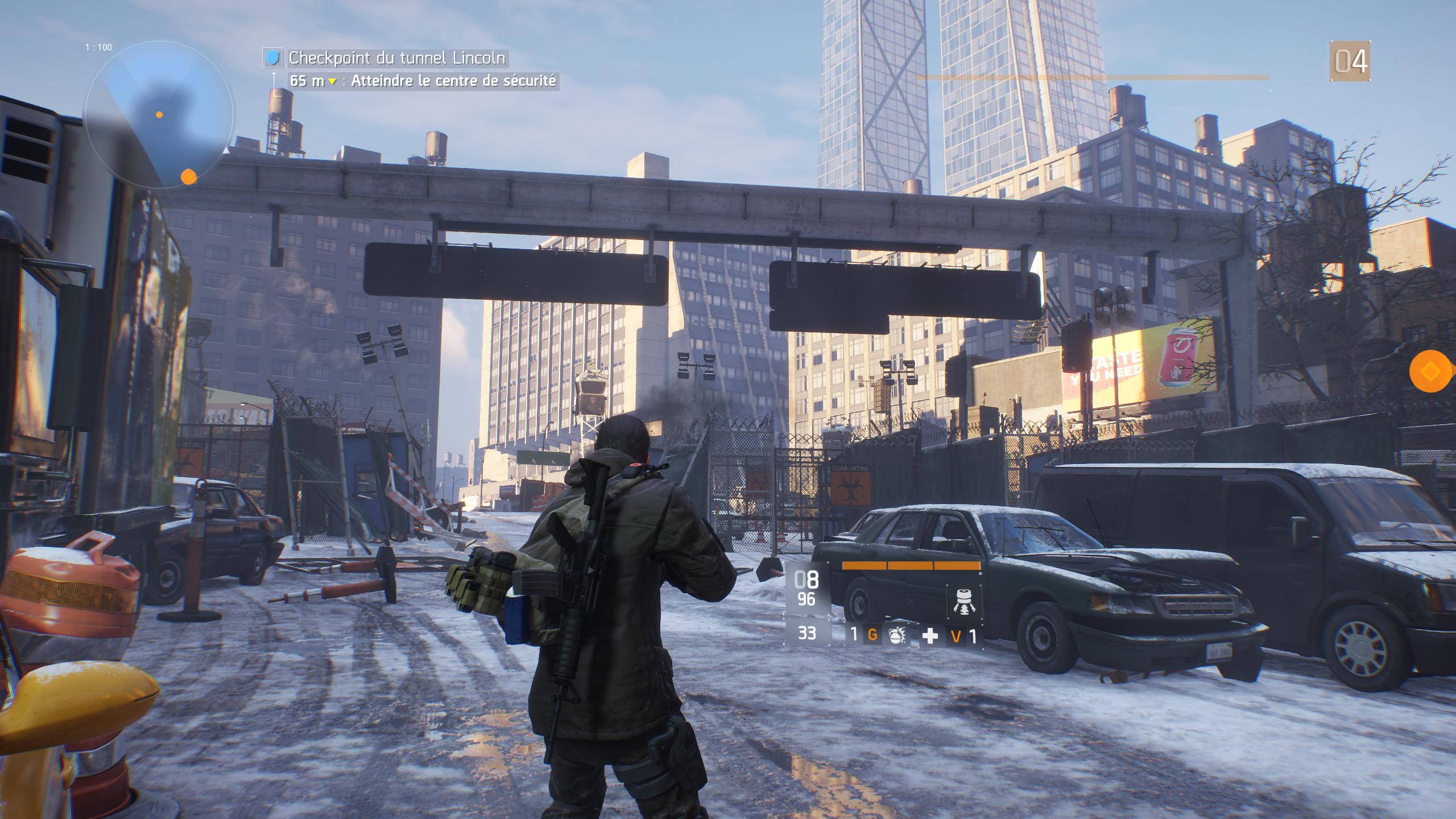Select the Atteindre le centre de sécurité objective
This screenshot has height=819, width=1456.
point(455,82)
